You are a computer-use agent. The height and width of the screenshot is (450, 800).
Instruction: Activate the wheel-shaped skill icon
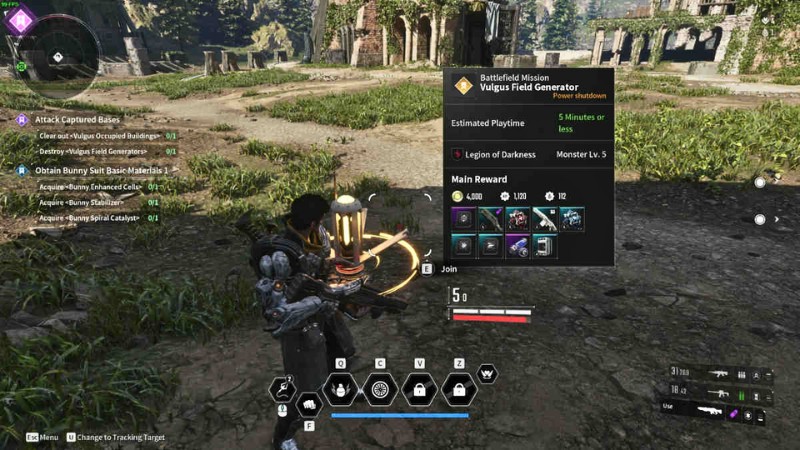point(380,389)
